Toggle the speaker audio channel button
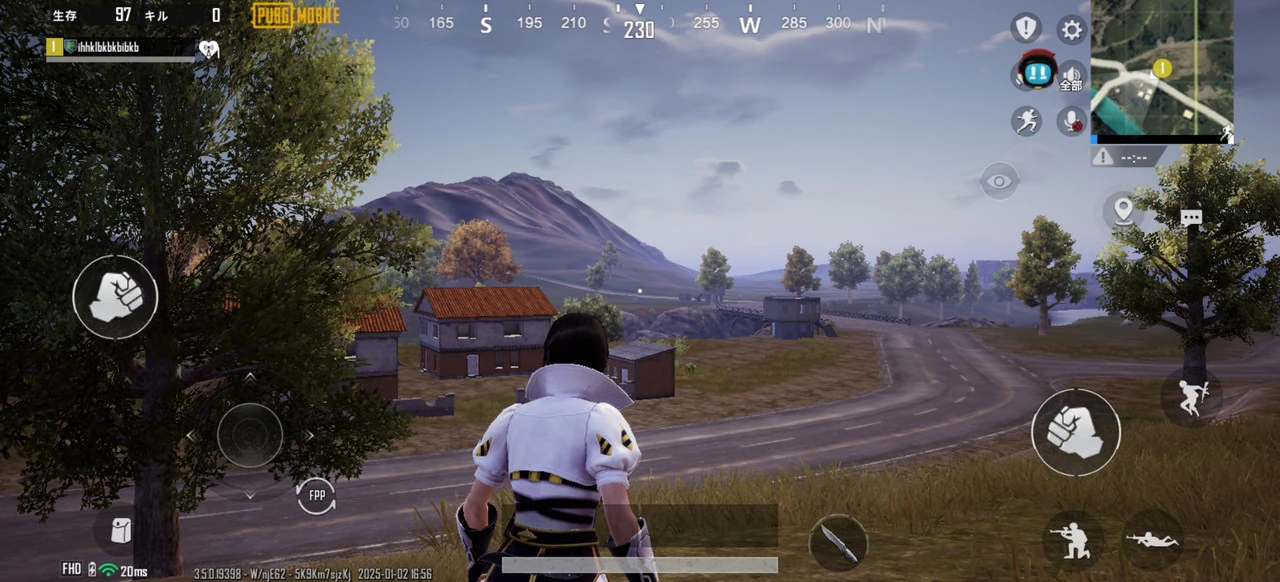Screen dimensions: 1280x582 pyautogui.click(x=1072, y=76)
